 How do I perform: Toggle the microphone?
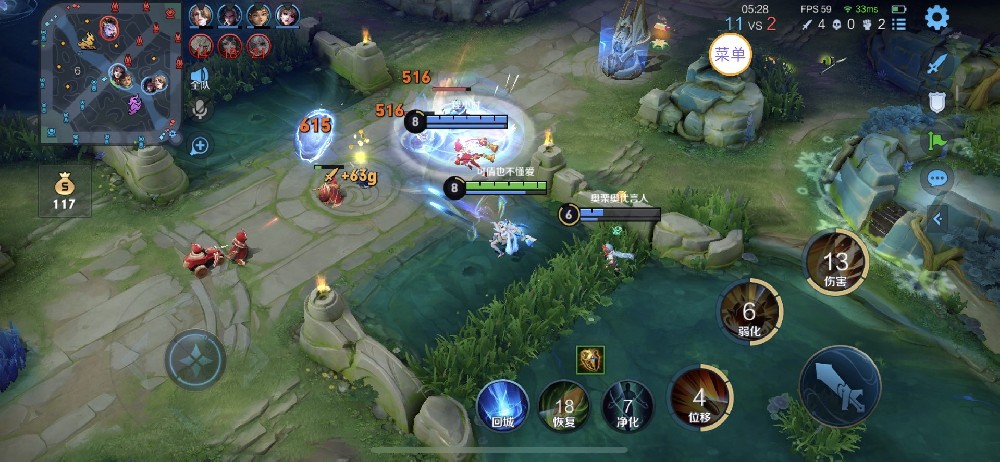pos(200,108)
